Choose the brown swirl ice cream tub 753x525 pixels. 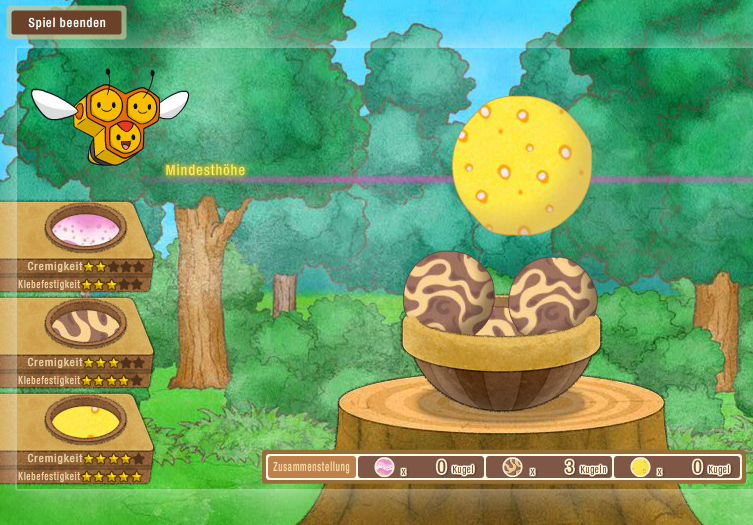tap(85, 323)
